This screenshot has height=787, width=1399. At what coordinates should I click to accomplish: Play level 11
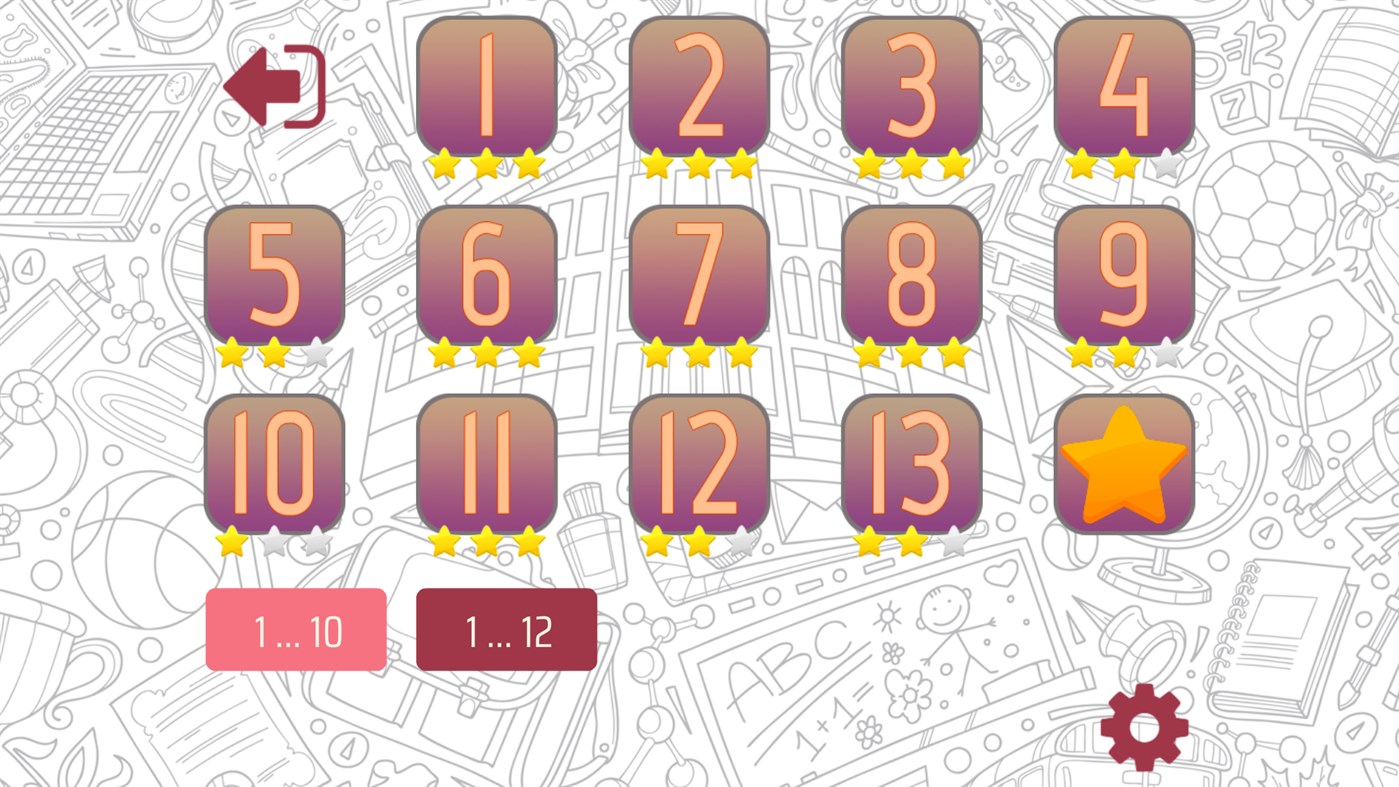(x=489, y=462)
